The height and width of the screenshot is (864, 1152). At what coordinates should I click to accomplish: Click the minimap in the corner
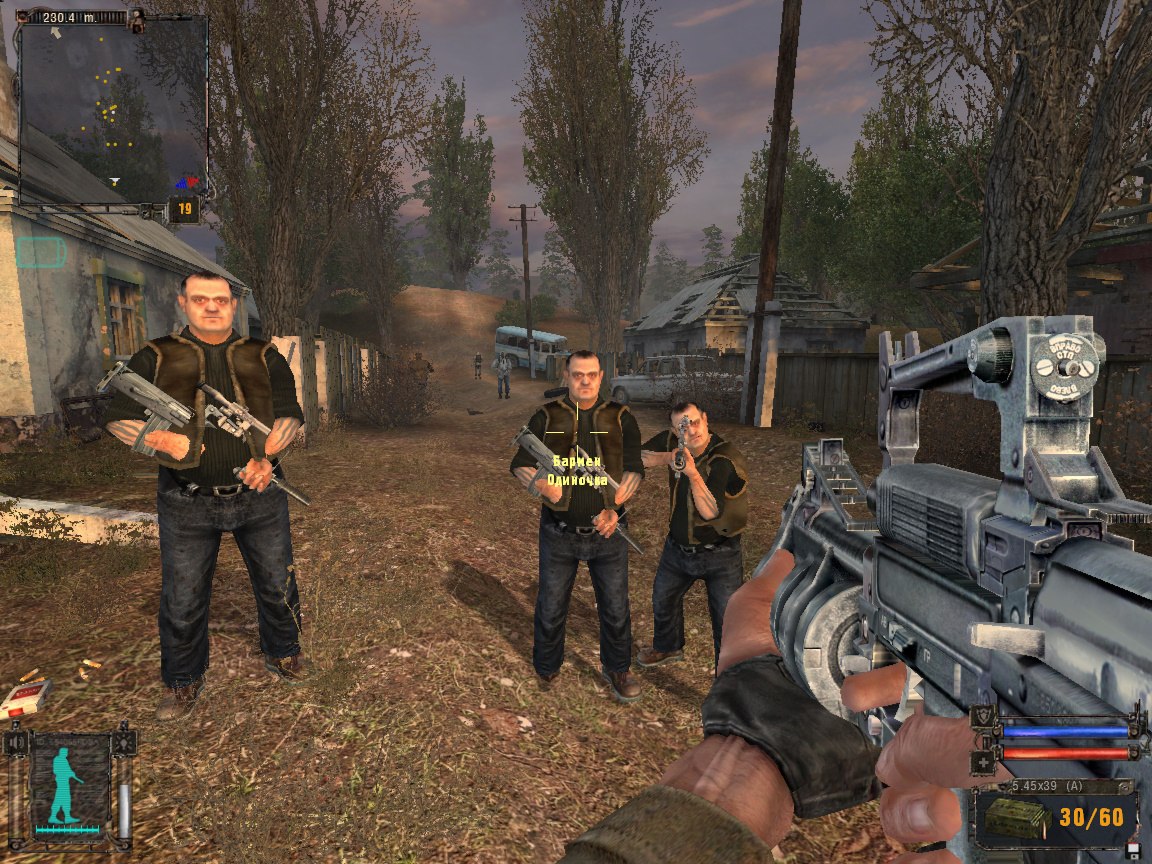(112, 108)
